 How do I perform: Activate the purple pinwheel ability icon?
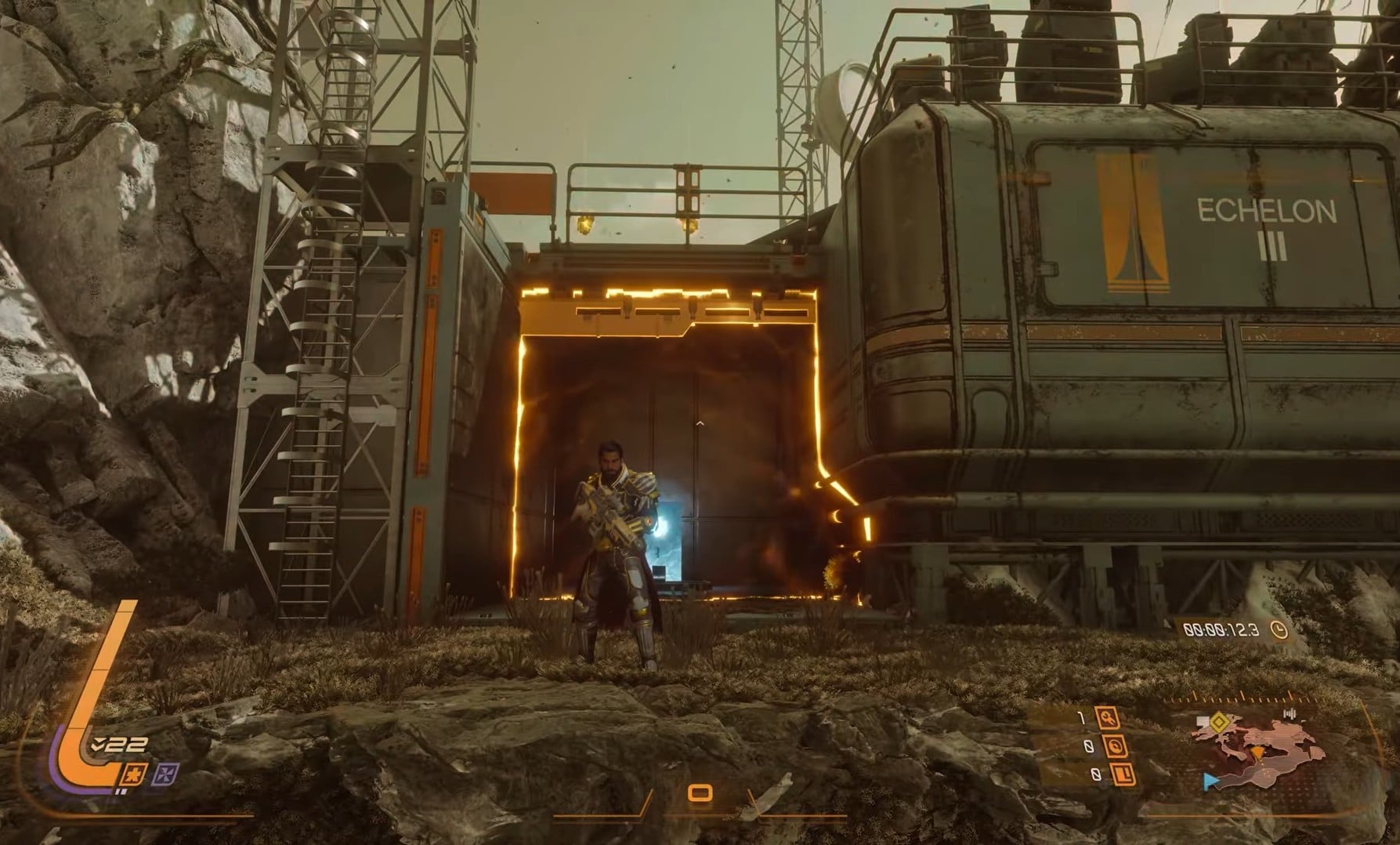165,775
